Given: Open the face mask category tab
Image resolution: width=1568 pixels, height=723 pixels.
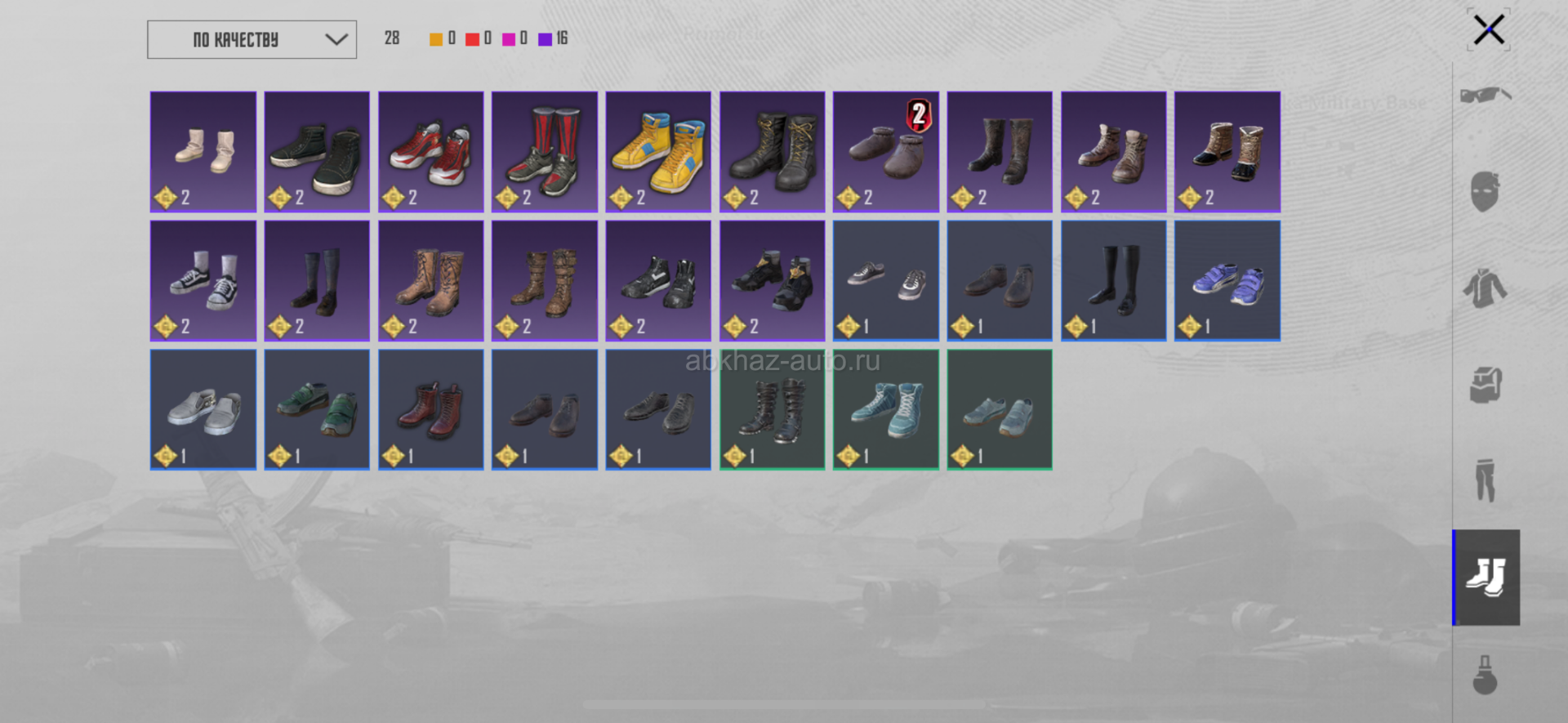Looking at the screenshot, I should click(x=1486, y=192).
